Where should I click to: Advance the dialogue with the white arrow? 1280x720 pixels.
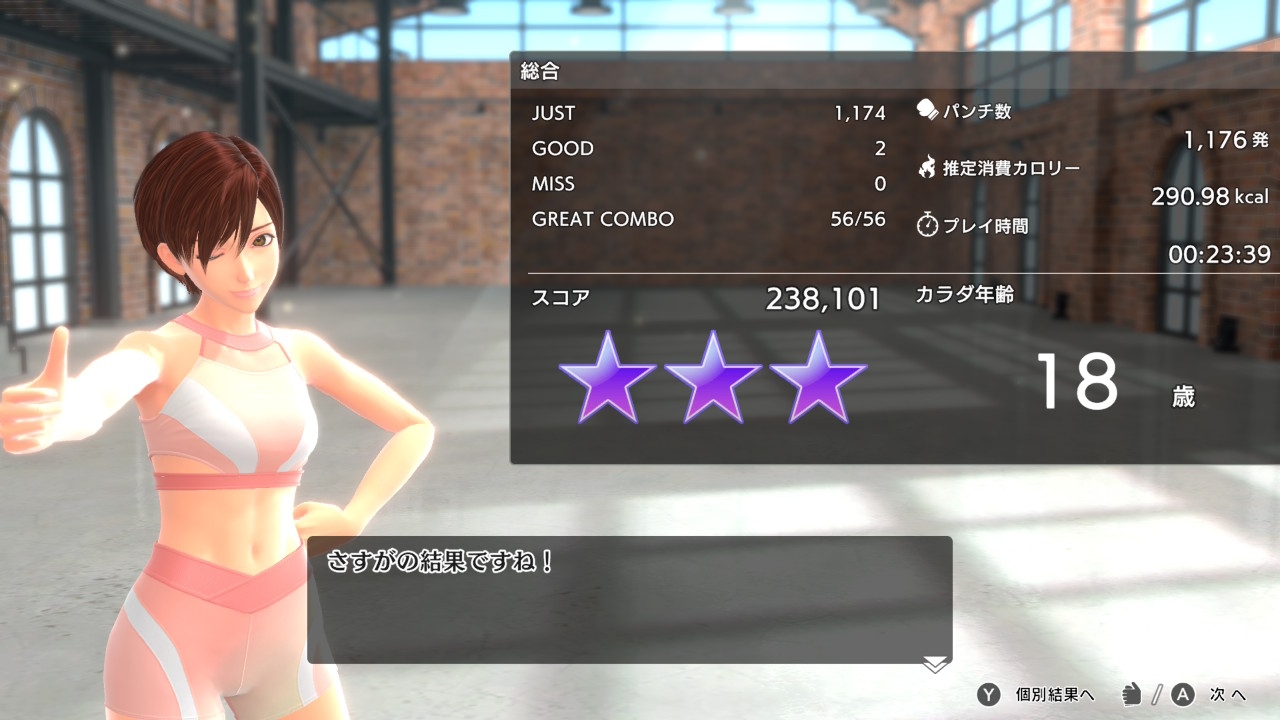[935, 664]
